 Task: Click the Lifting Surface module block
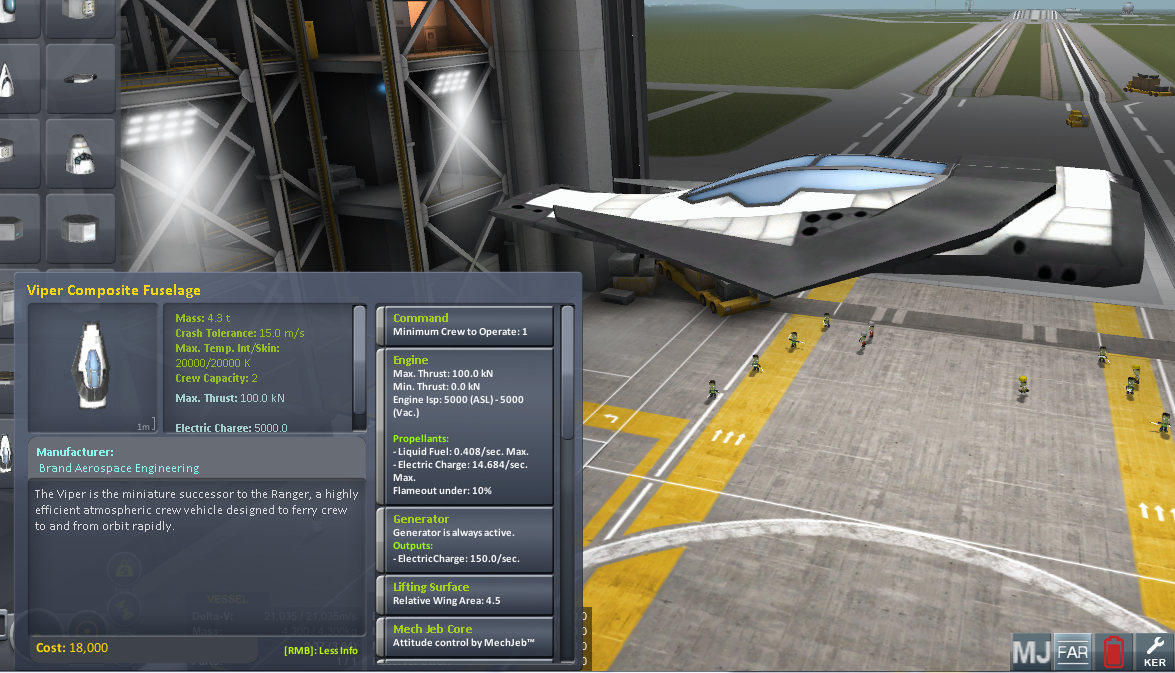tap(464, 594)
